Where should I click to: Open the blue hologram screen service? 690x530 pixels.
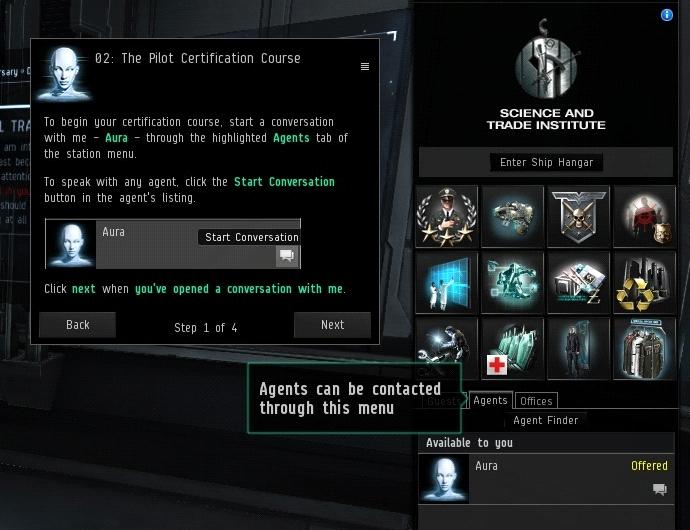(x=446, y=283)
